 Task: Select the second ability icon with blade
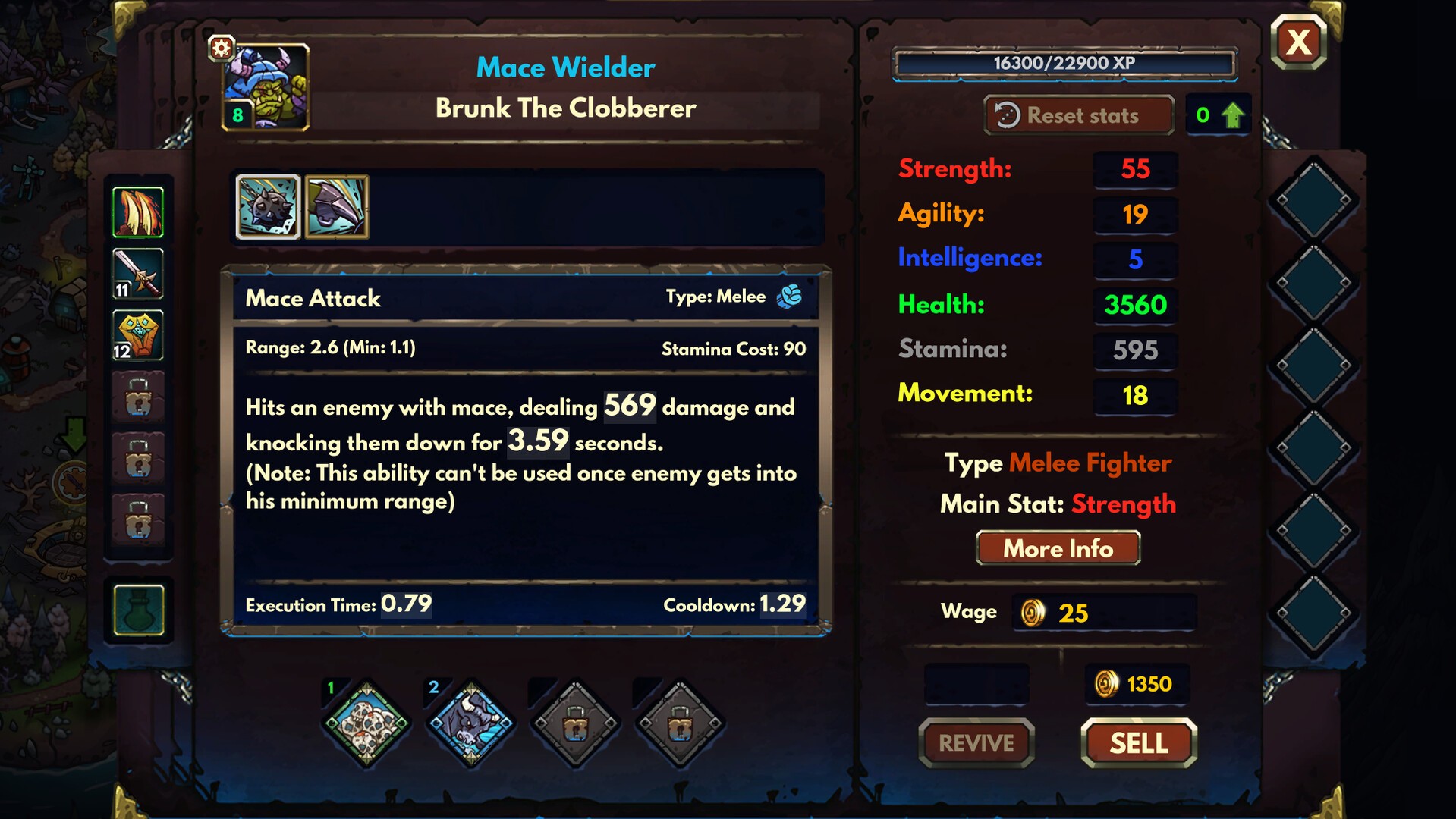click(337, 207)
